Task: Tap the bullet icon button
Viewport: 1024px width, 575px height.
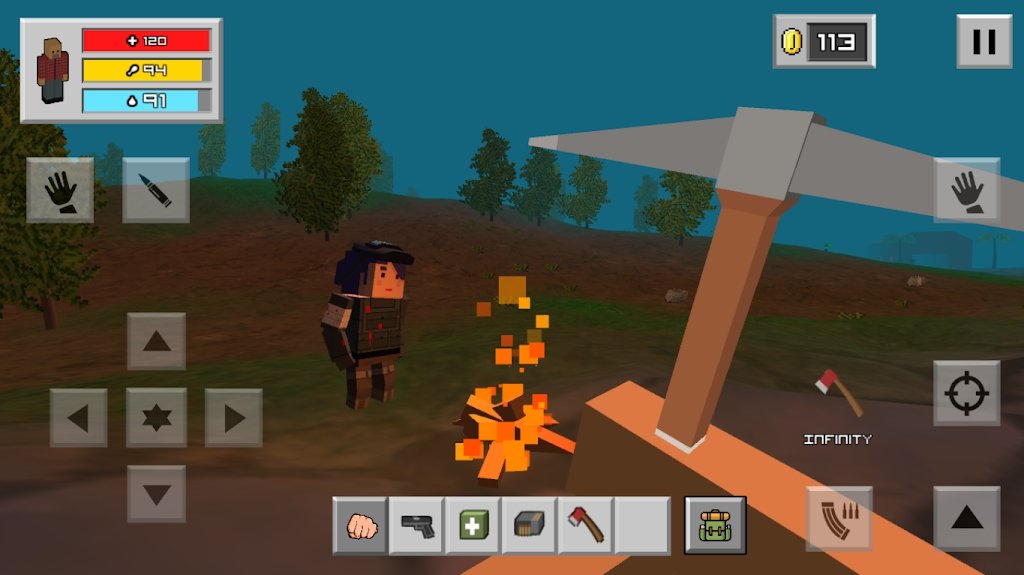Action: pos(156,190)
